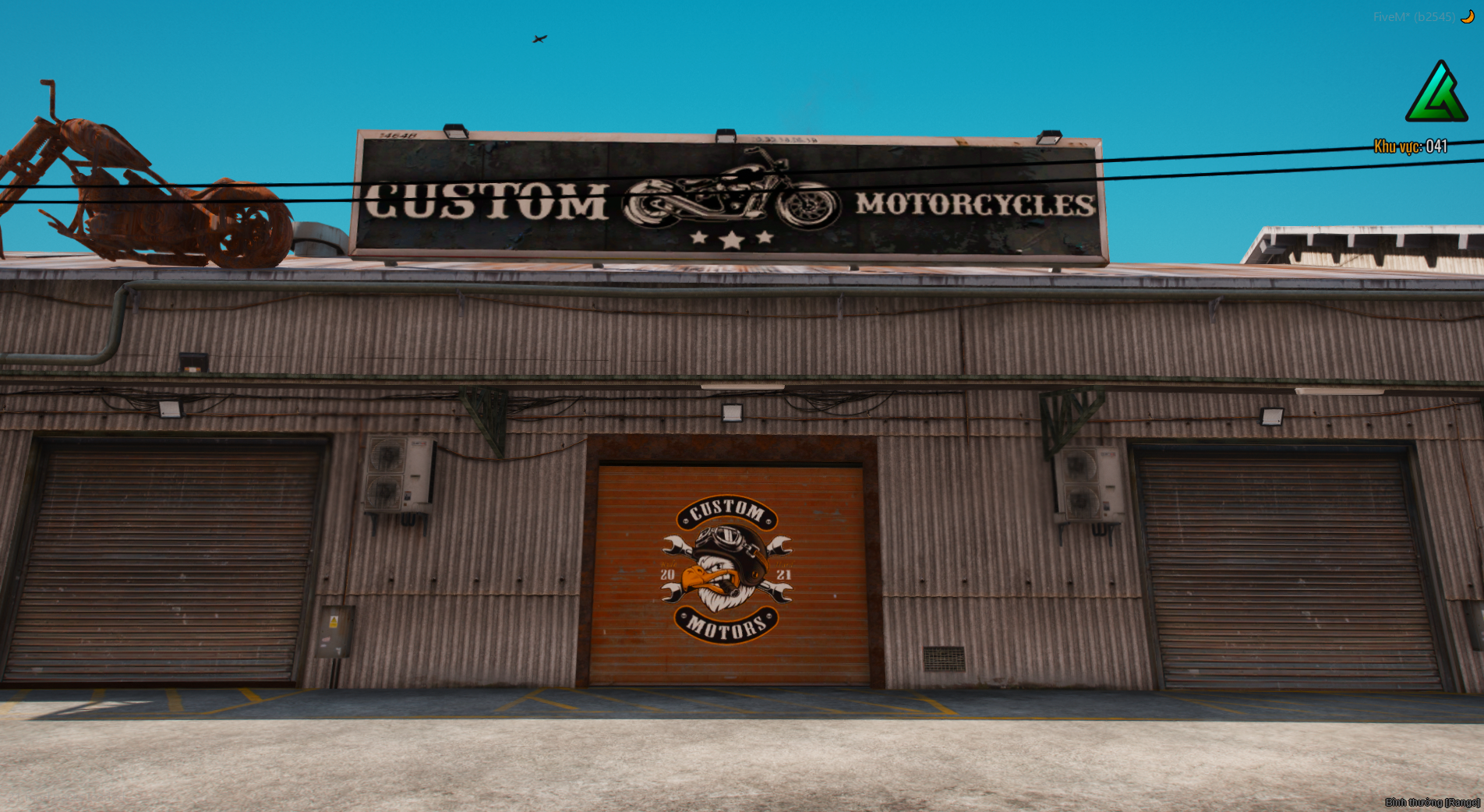The width and height of the screenshot is (1484, 812).
Task: Click the green triangle server logo
Action: click(1436, 94)
